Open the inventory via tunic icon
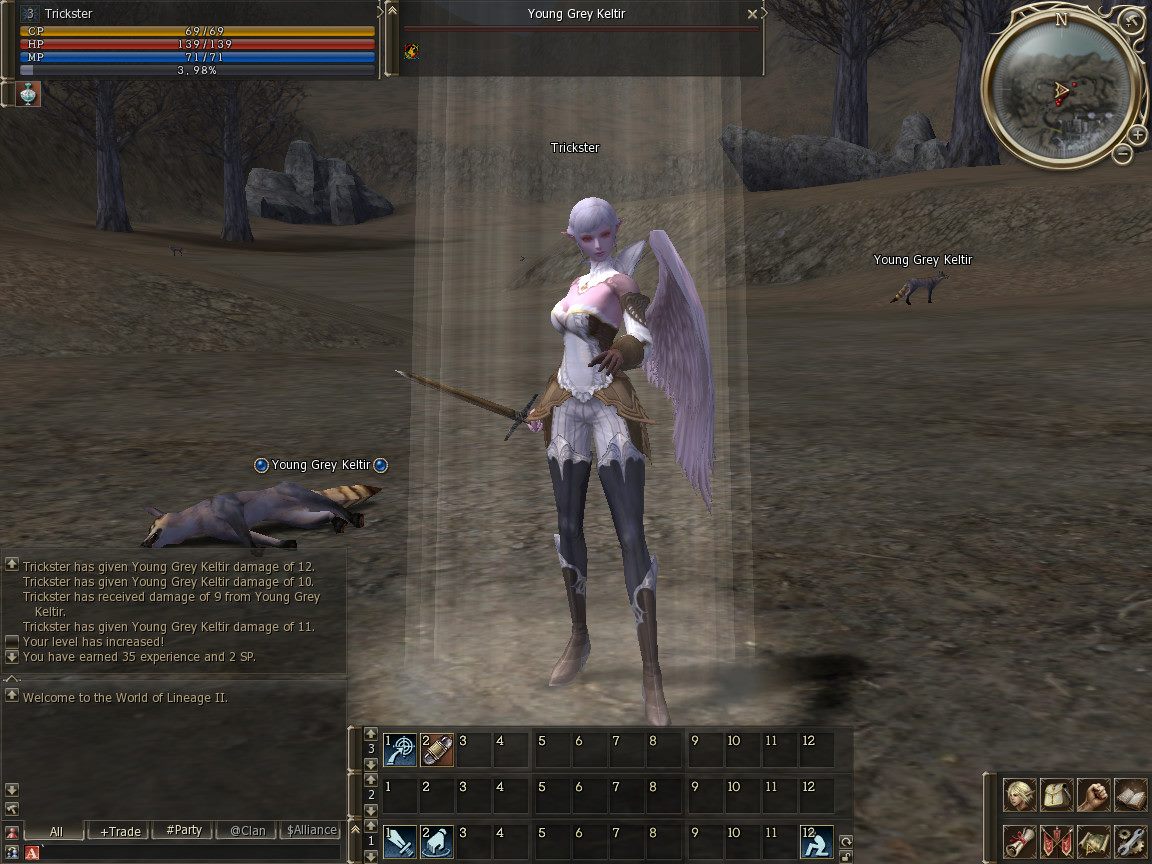The width and height of the screenshot is (1152, 864). (x=1057, y=795)
